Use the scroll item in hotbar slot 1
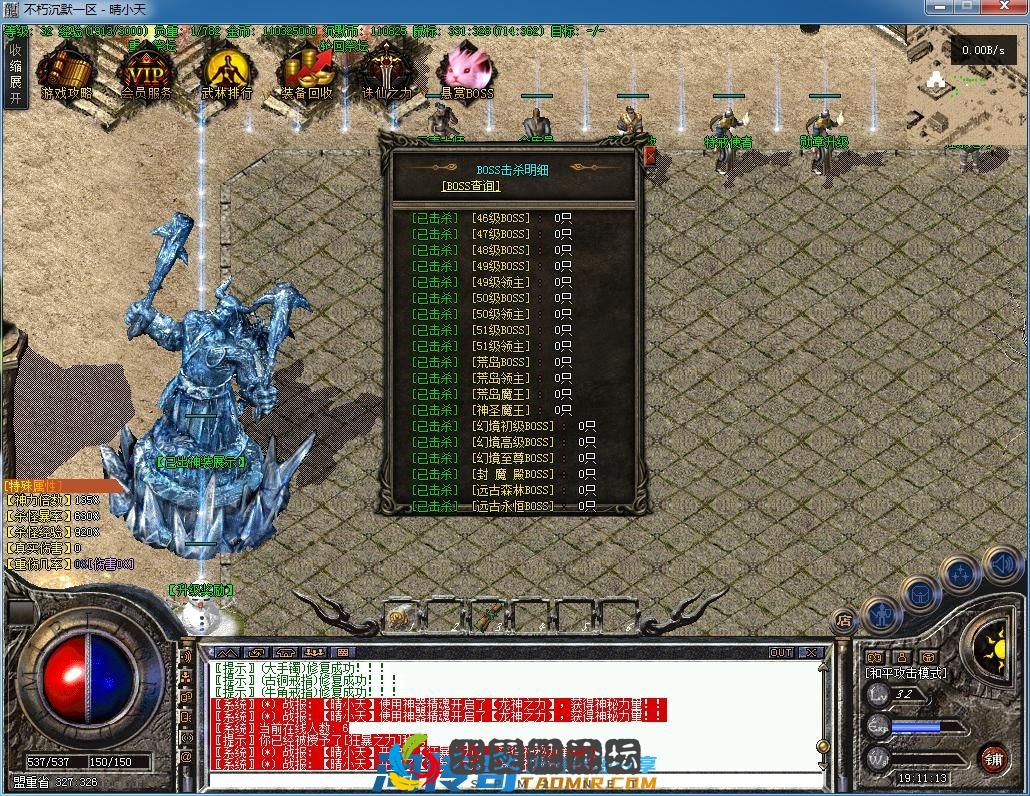 tap(404, 616)
